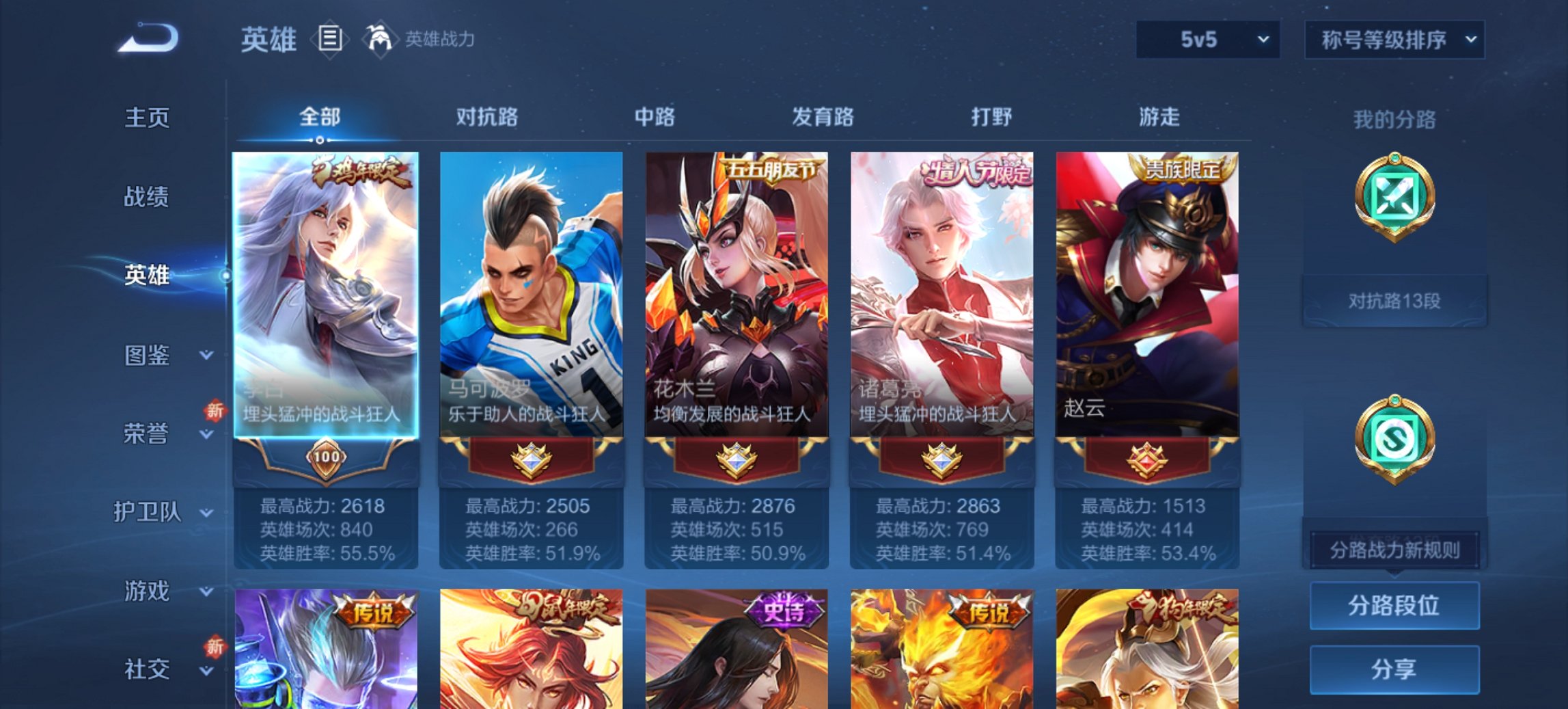Switch to the 中路 lane tab
The width and height of the screenshot is (1568, 709).
[652, 117]
